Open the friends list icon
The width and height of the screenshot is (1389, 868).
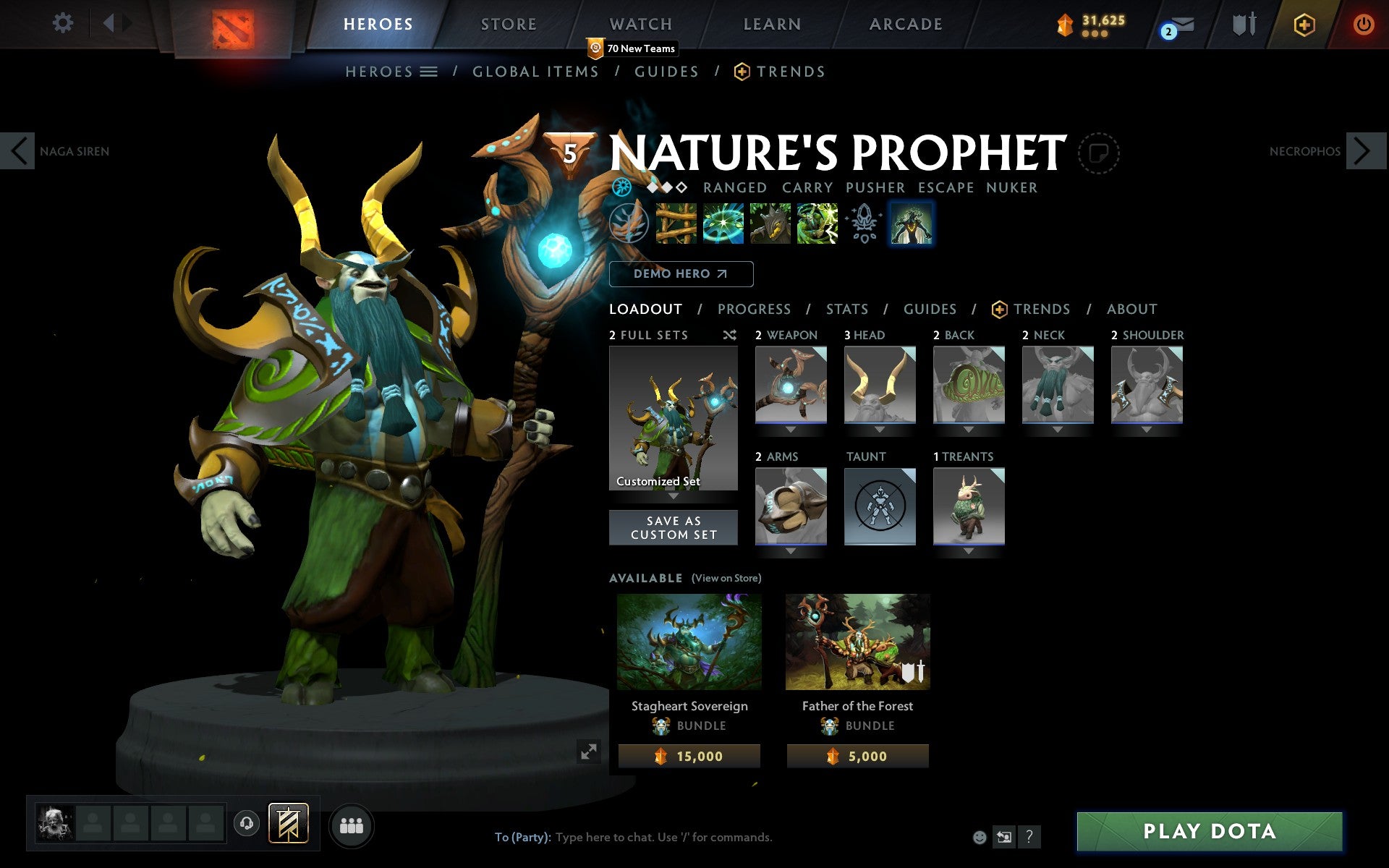click(x=352, y=825)
